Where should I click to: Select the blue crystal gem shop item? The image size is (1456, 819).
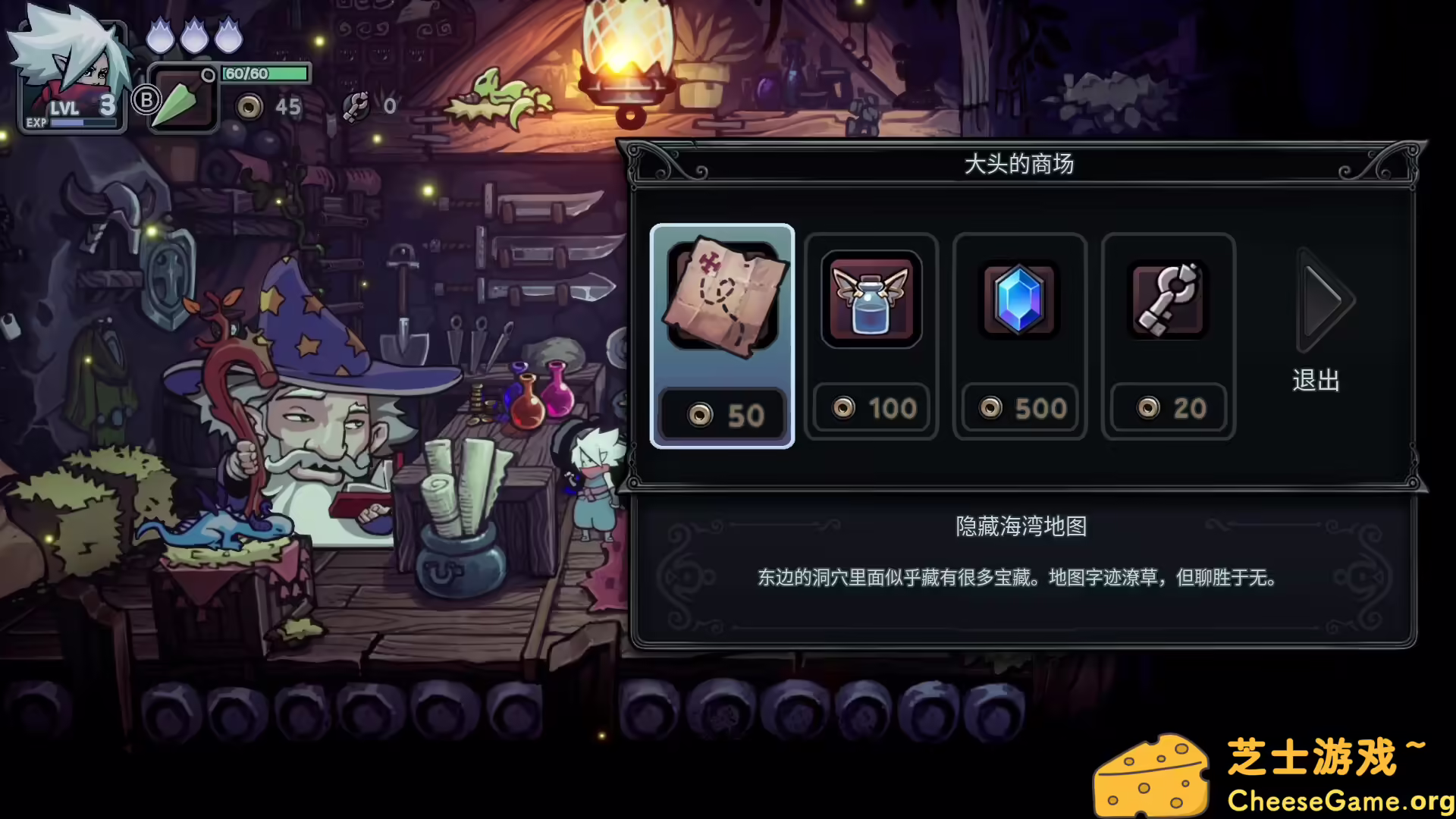coord(1019,300)
